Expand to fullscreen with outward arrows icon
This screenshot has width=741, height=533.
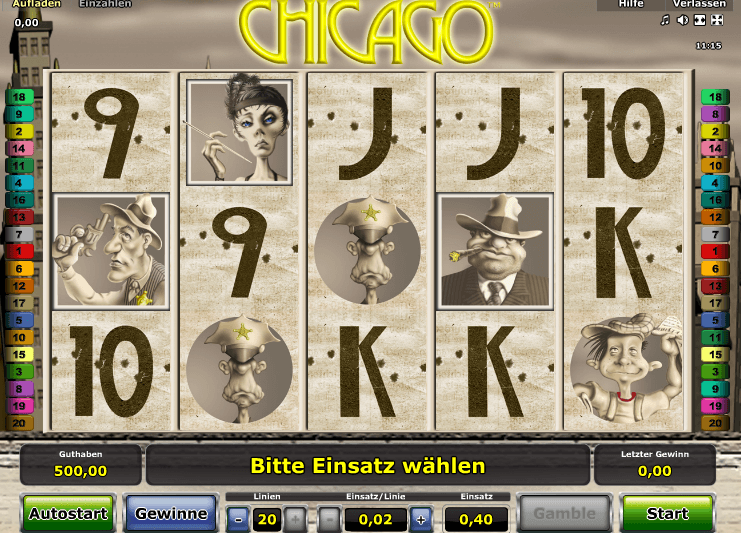coord(716,20)
